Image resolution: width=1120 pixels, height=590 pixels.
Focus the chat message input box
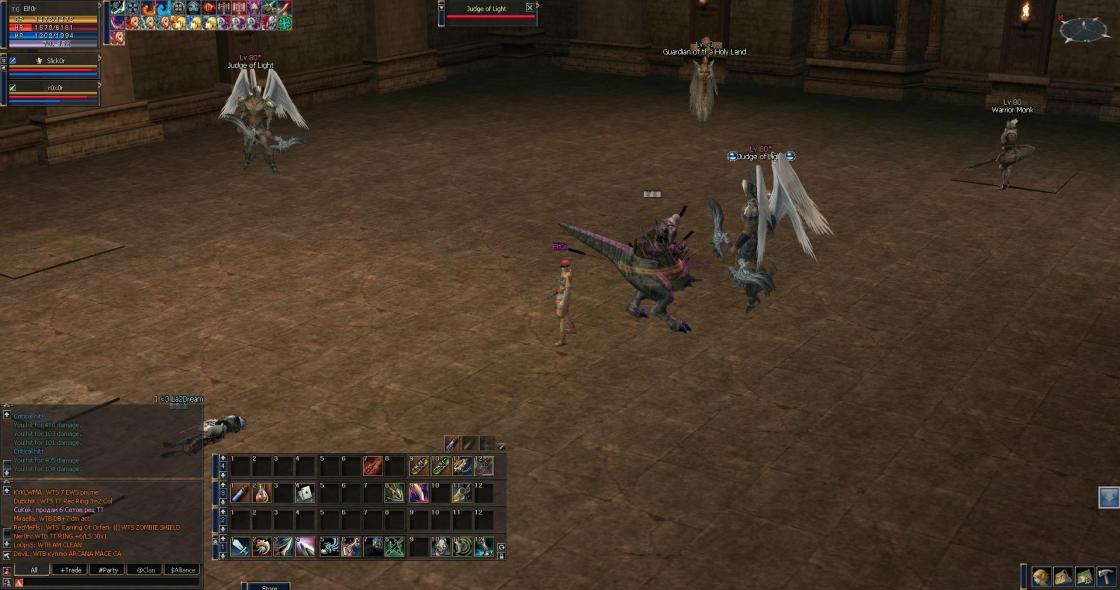[x=110, y=582]
